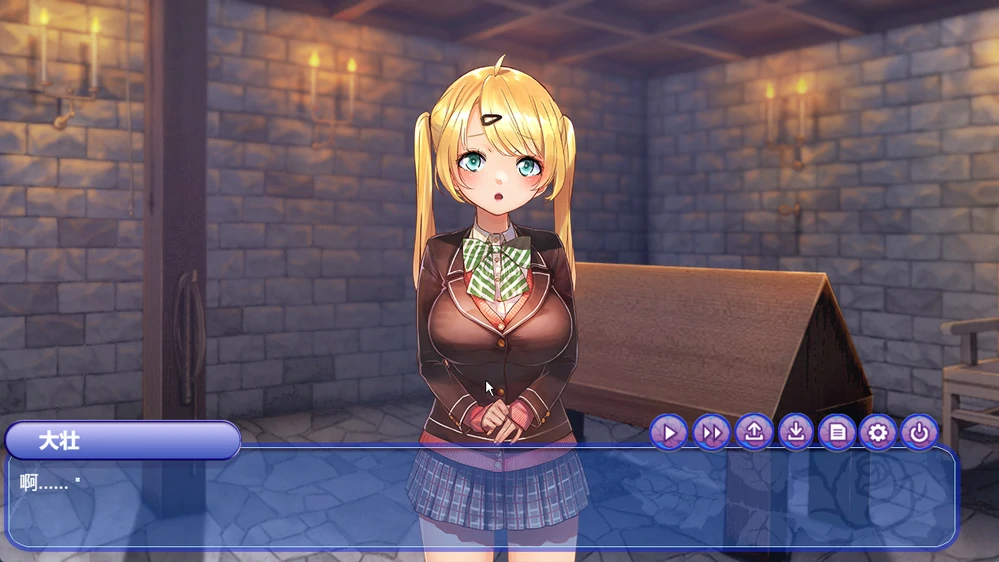Activate the fast-forward skip button
This screenshot has height=562, width=999.
(x=711, y=433)
